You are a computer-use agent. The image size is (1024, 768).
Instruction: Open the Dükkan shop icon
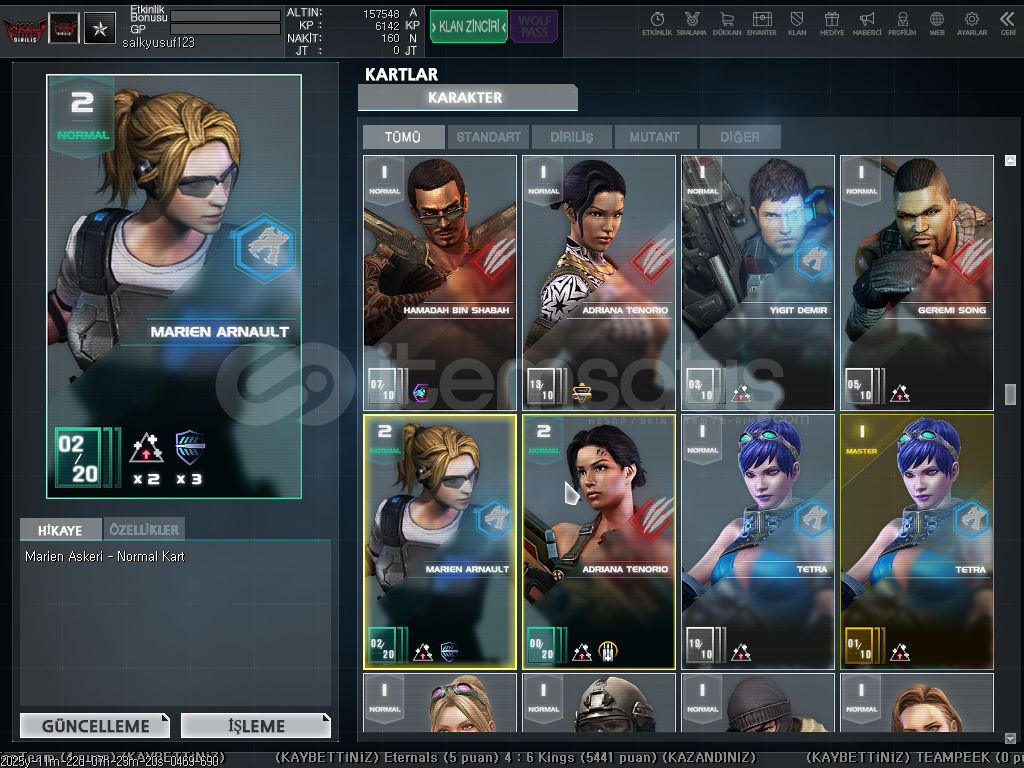(727, 23)
